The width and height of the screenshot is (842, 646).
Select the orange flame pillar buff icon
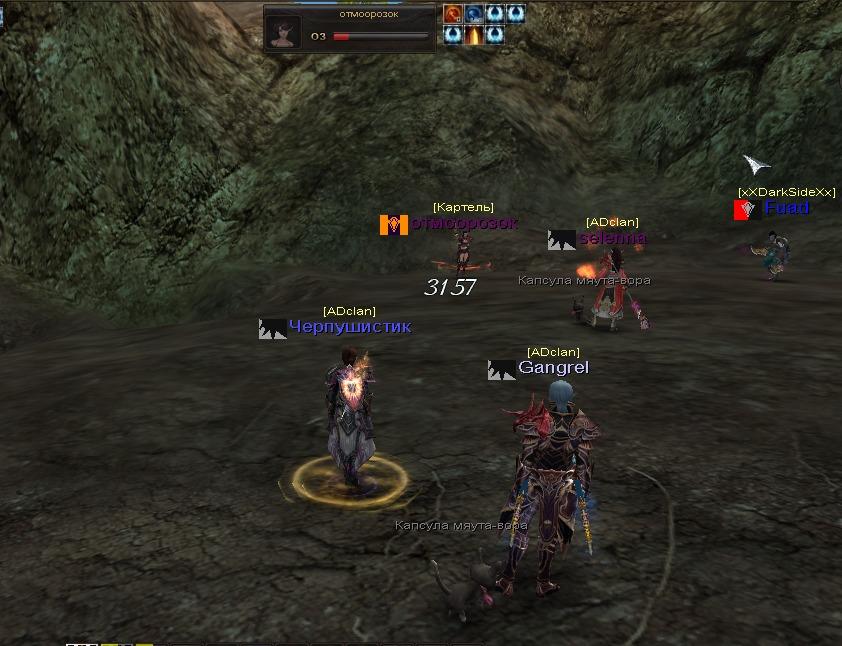click(474, 35)
